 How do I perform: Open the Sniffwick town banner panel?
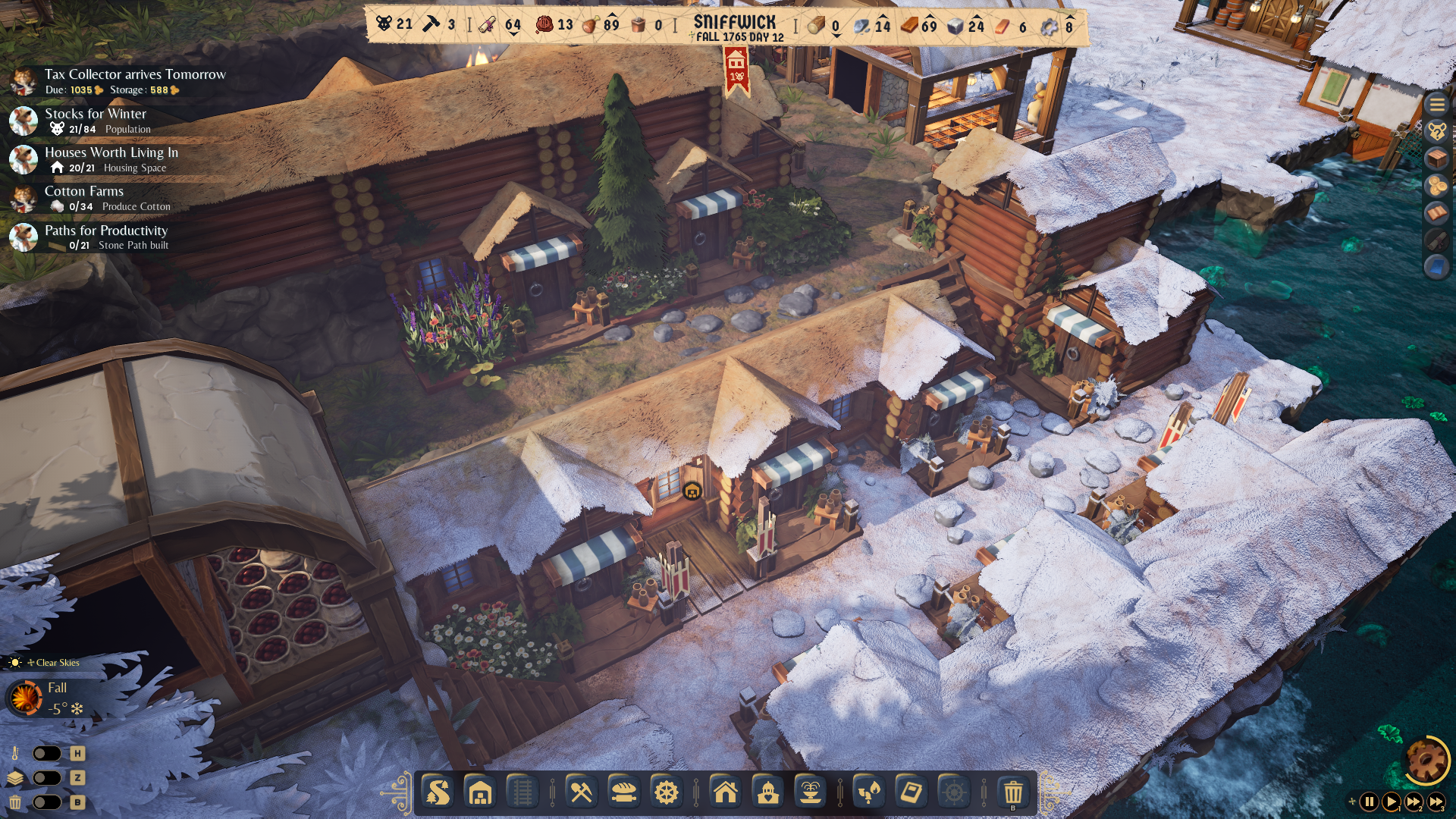click(x=733, y=23)
